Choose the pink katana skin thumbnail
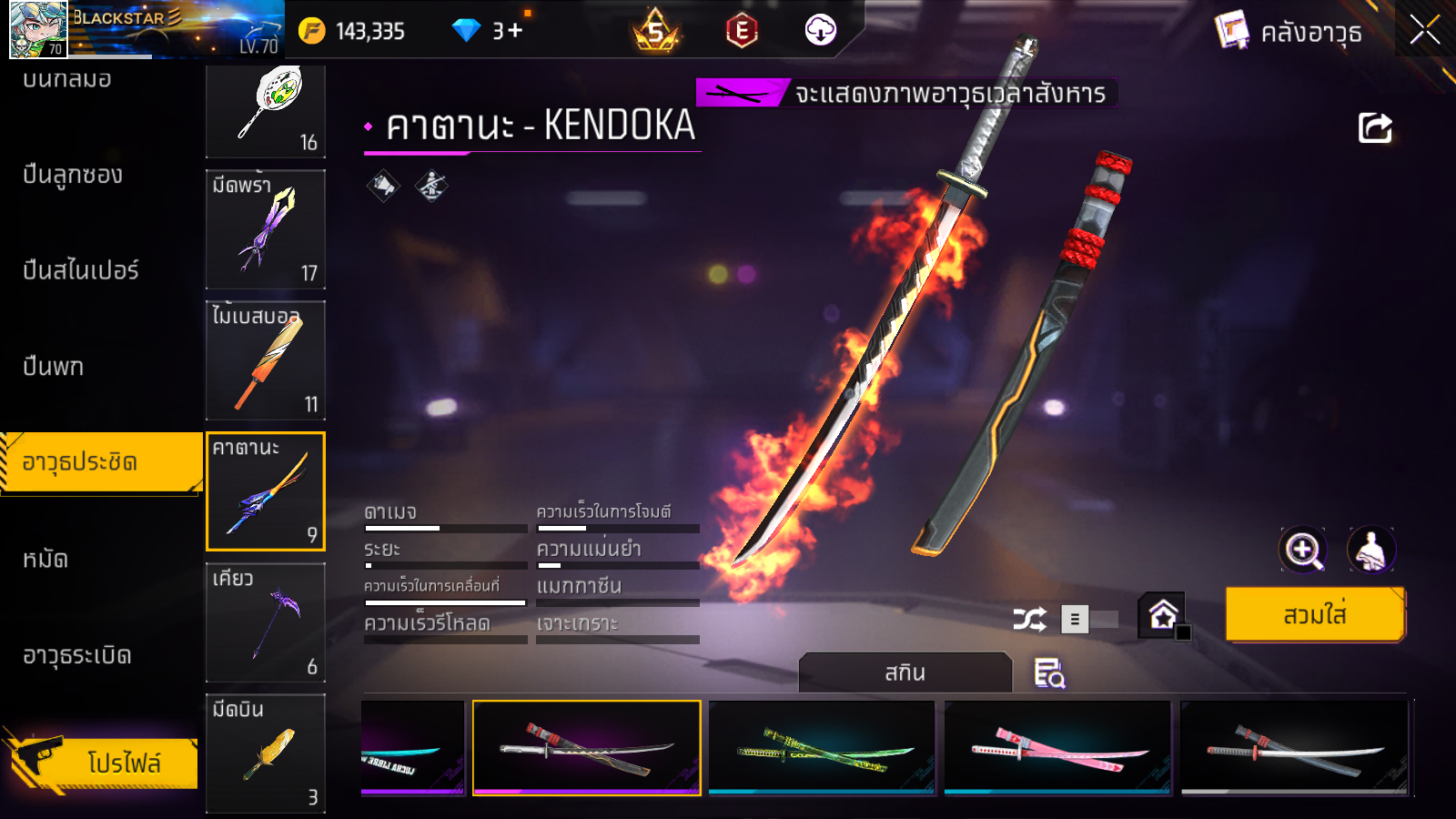 [1057, 748]
